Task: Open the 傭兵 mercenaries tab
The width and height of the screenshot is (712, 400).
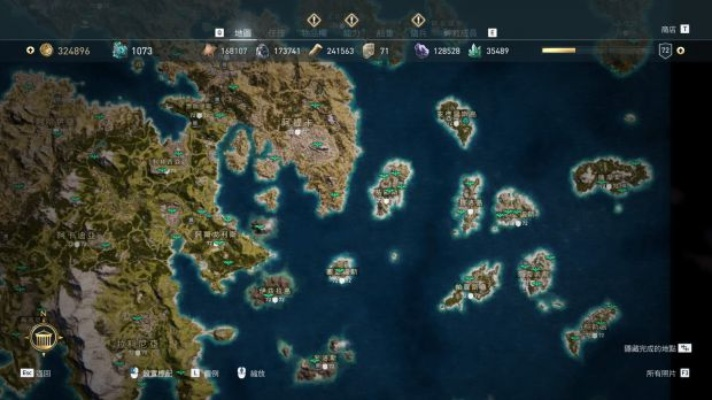Action: pyautogui.click(x=419, y=32)
